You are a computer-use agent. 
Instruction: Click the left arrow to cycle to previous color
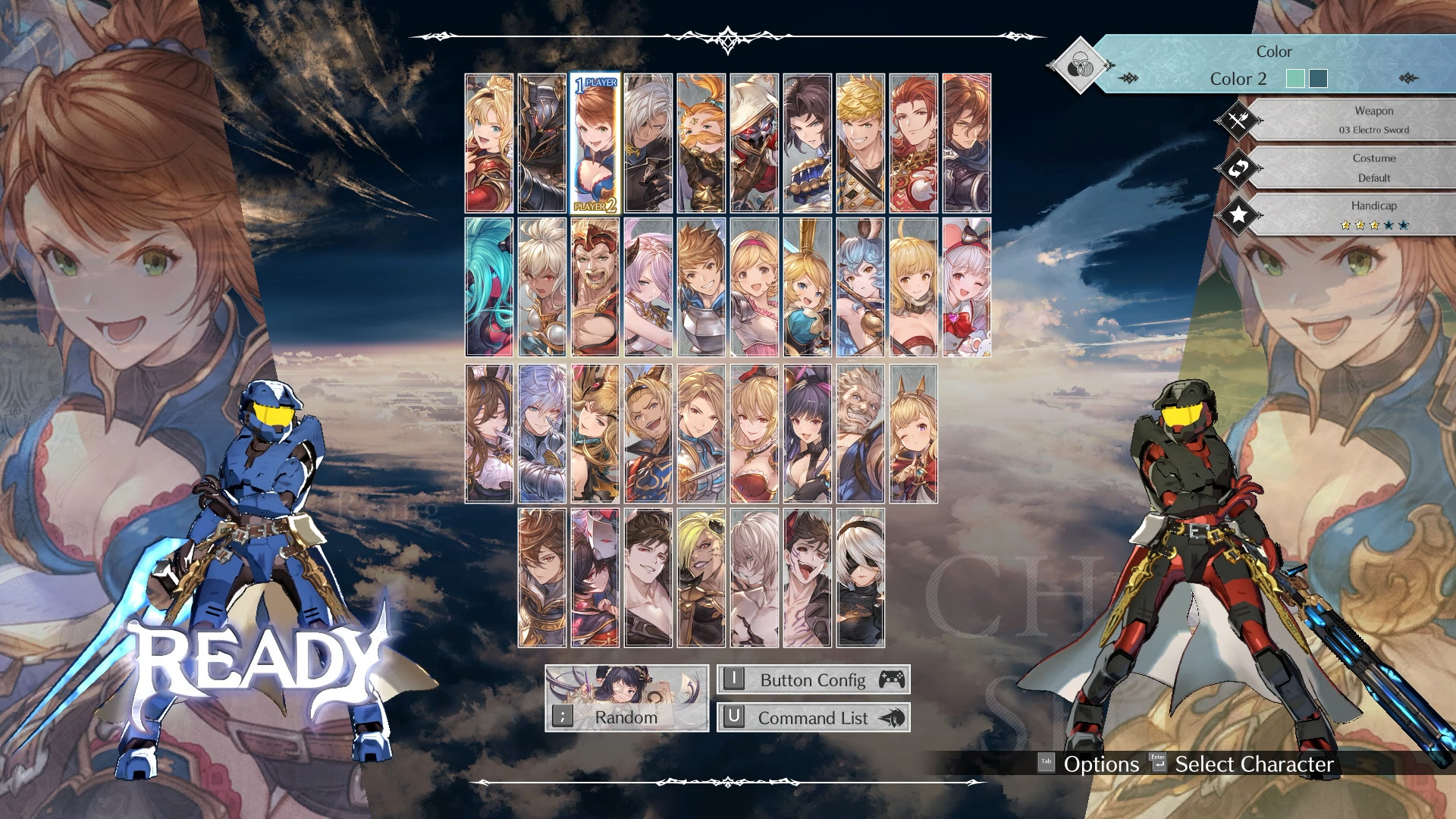1128,77
